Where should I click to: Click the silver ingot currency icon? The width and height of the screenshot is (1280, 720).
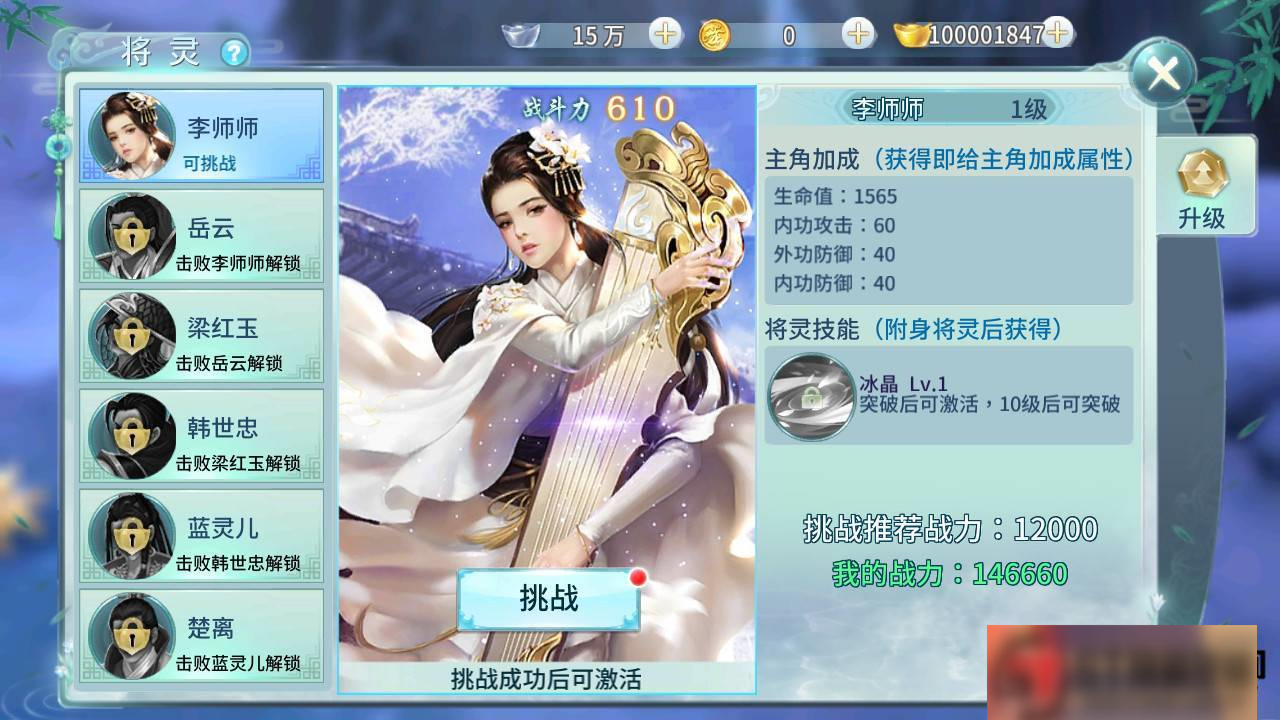[x=519, y=34]
